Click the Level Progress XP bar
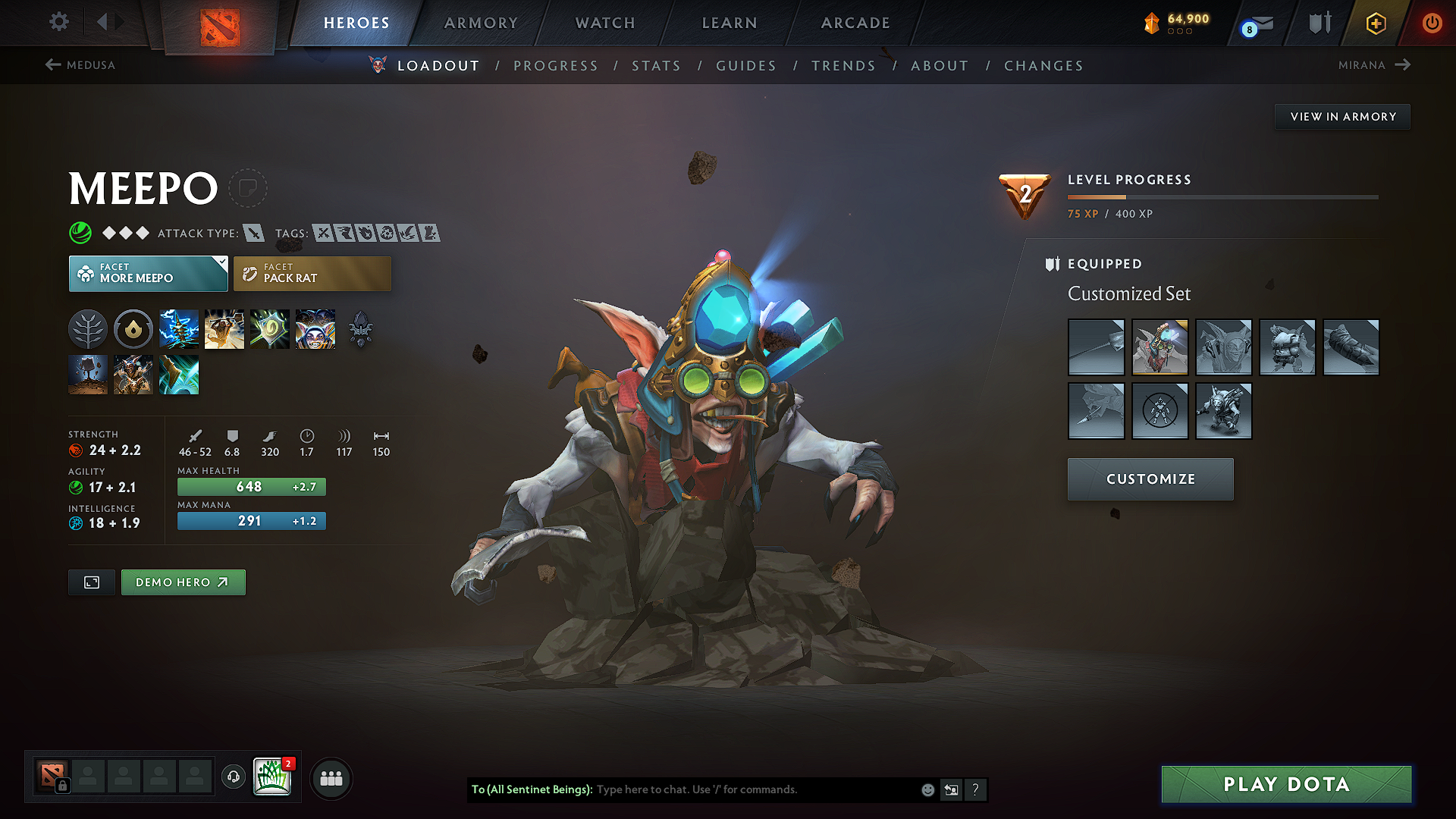The image size is (1456, 819). point(1222,196)
